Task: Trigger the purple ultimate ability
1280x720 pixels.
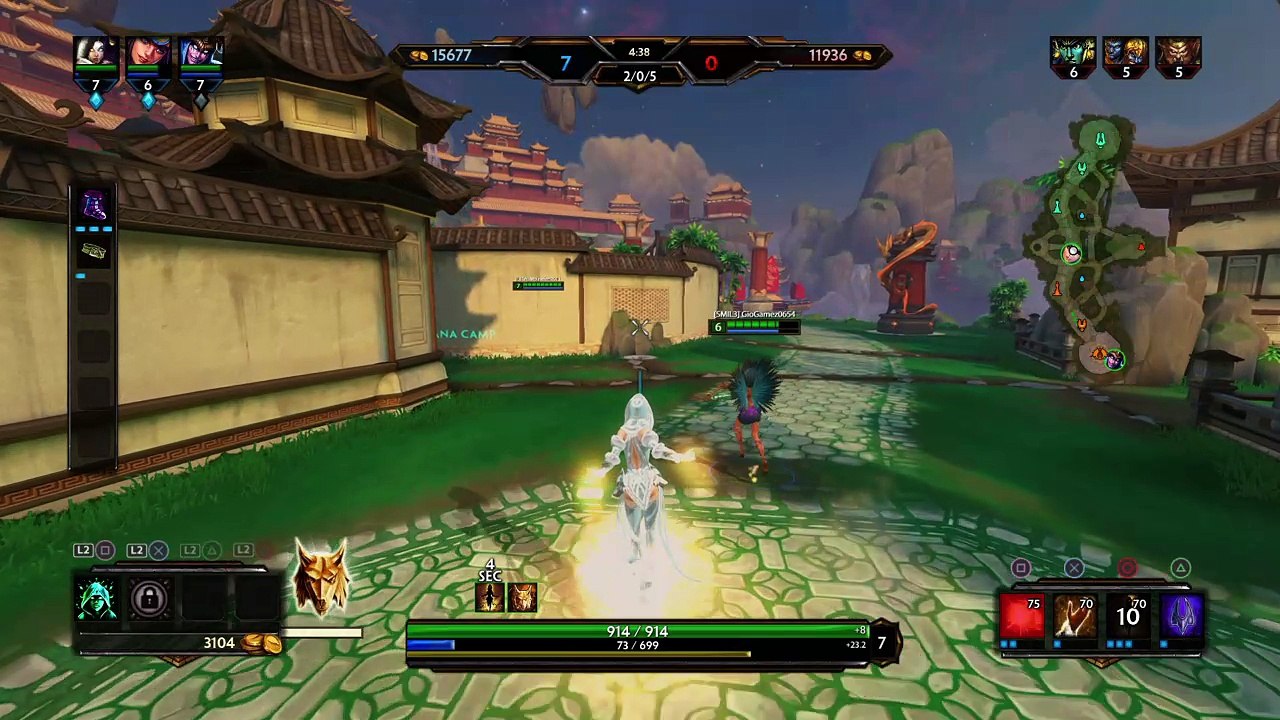Action: (1181, 614)
